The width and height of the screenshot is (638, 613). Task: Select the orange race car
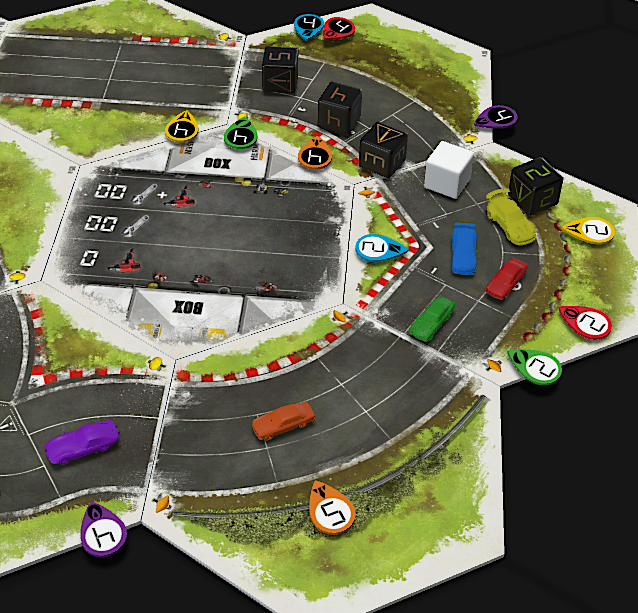pyautogui.click(x=283, y=420)
